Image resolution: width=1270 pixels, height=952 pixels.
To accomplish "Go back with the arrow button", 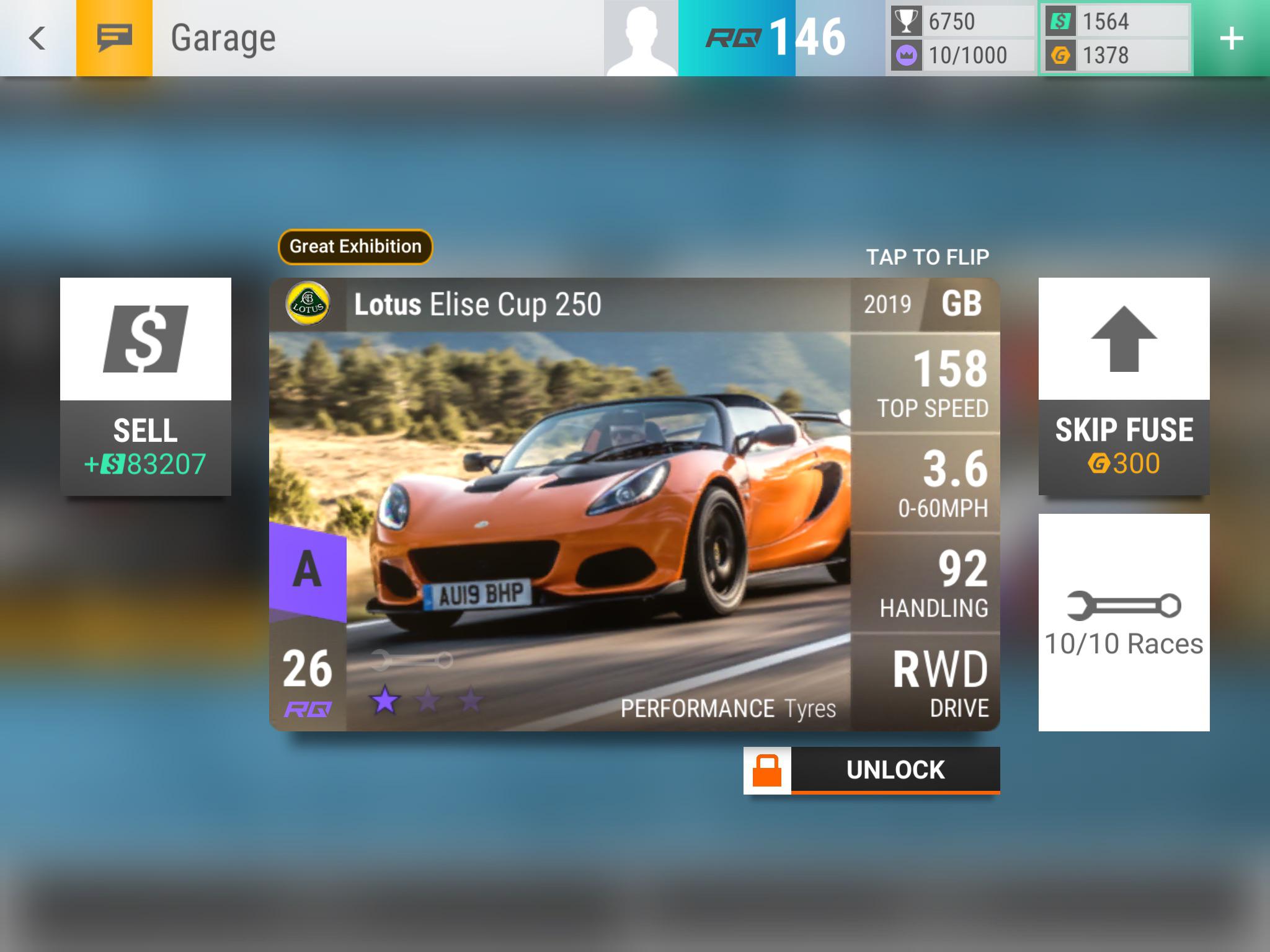I will tap(37, 38).
